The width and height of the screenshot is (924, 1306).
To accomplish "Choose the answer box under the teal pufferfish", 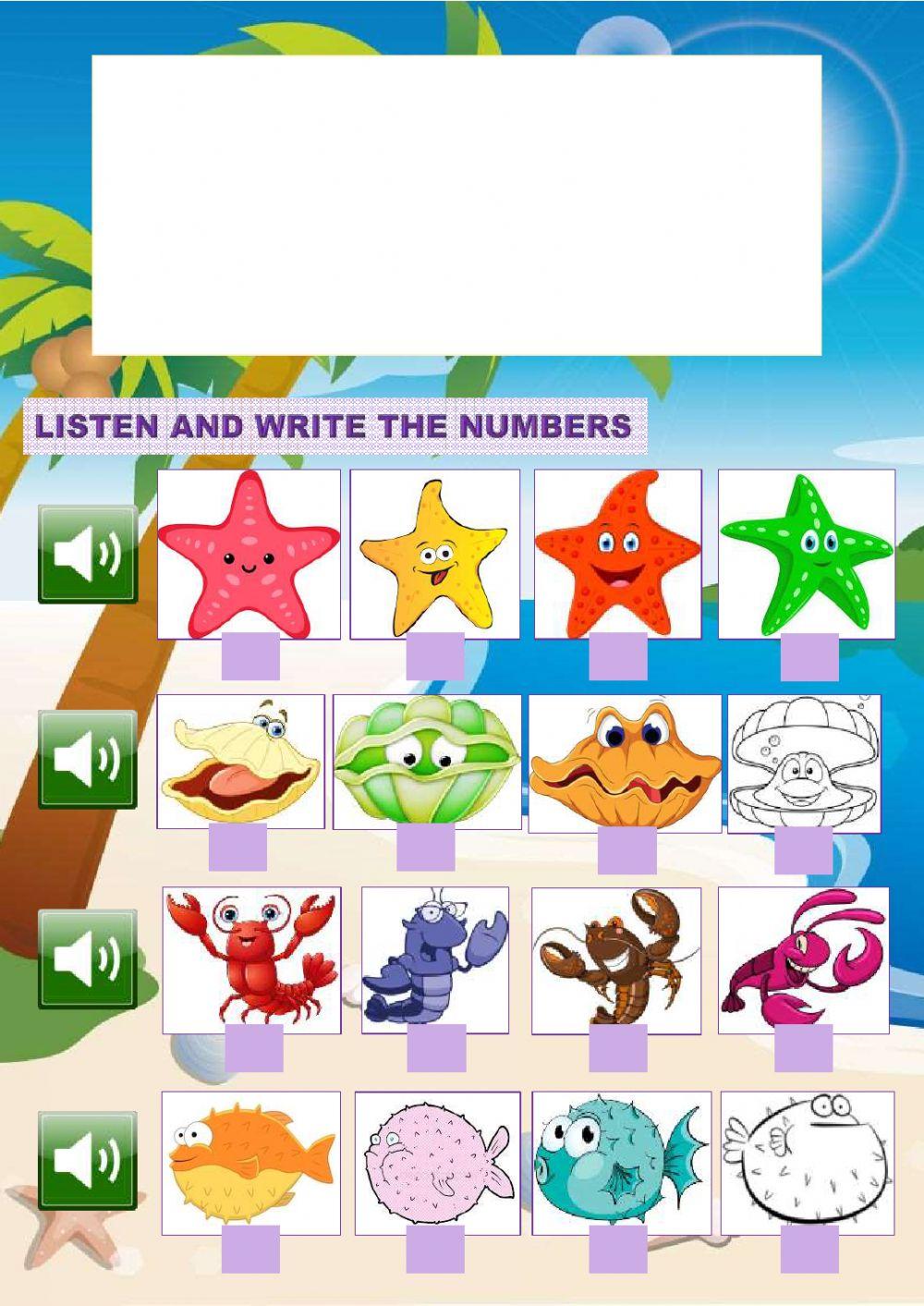I will pos(618,1250).
